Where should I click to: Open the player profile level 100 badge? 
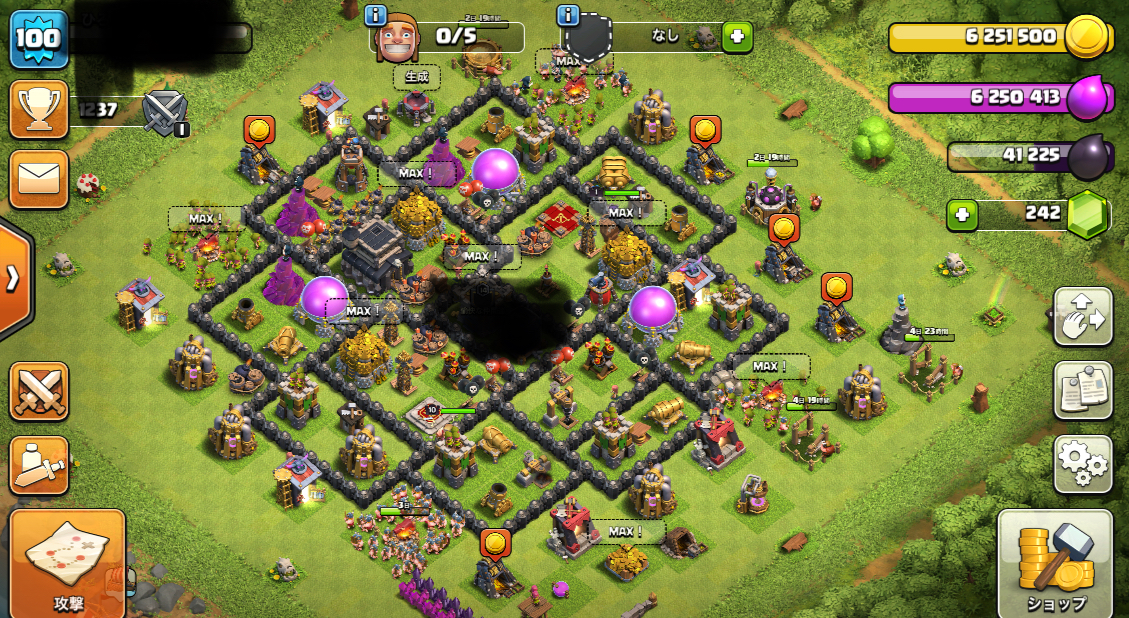click(39, 39)
